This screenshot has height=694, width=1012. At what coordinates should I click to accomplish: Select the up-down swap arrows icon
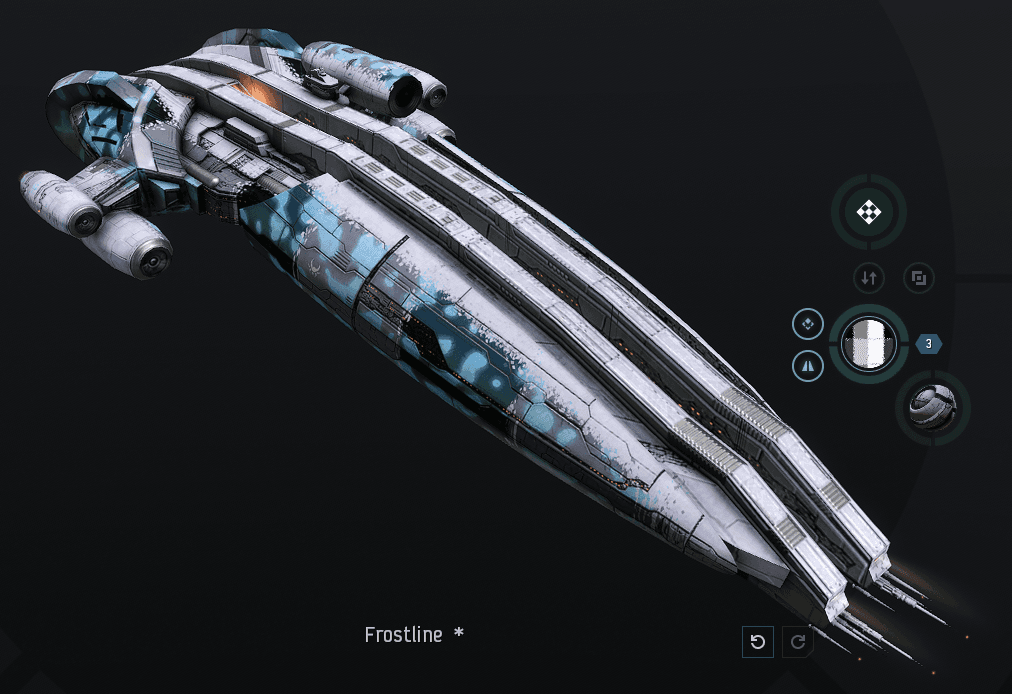click(x=868, y=278)
